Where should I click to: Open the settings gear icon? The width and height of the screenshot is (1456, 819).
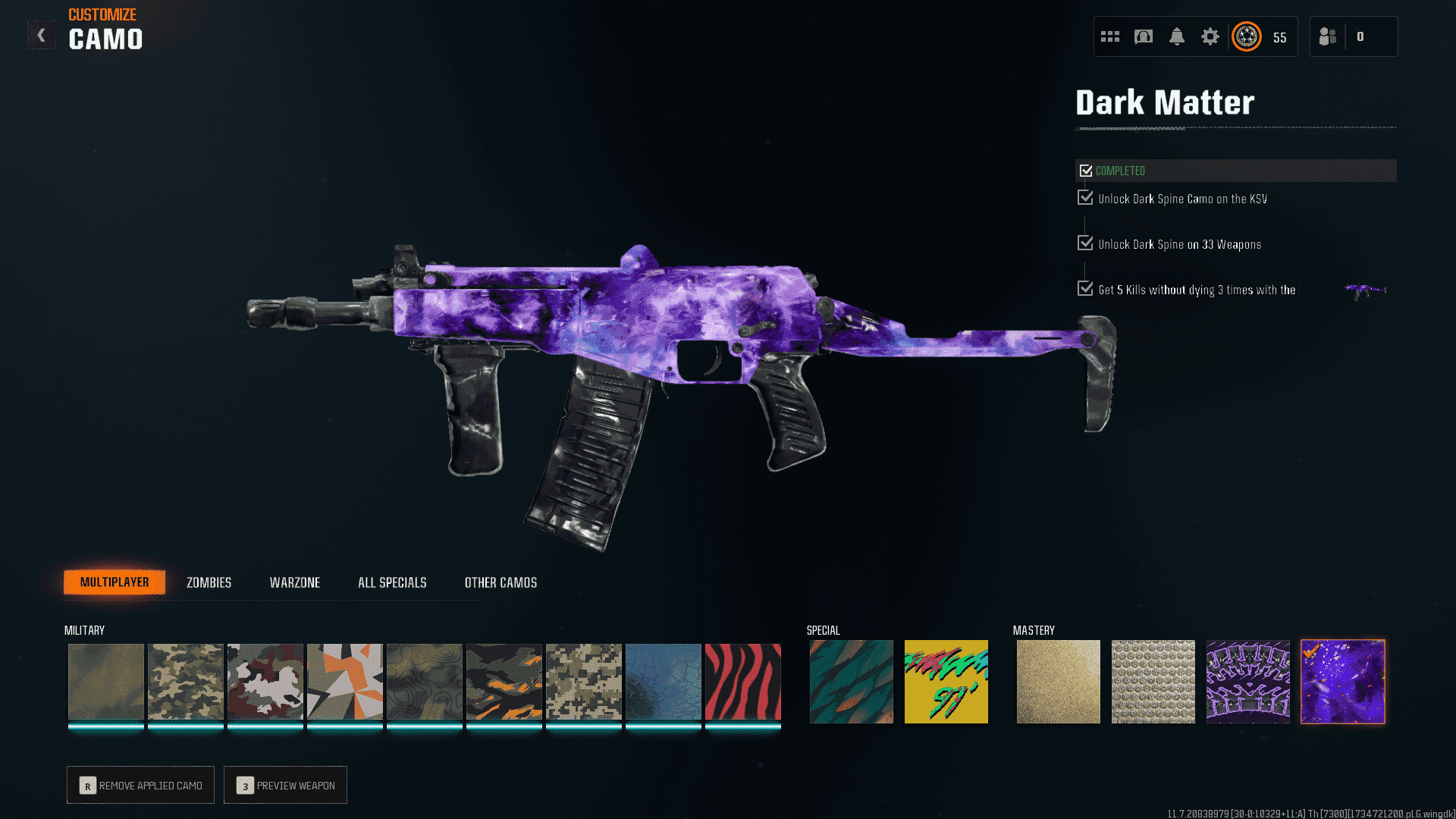pos(1210,36)
